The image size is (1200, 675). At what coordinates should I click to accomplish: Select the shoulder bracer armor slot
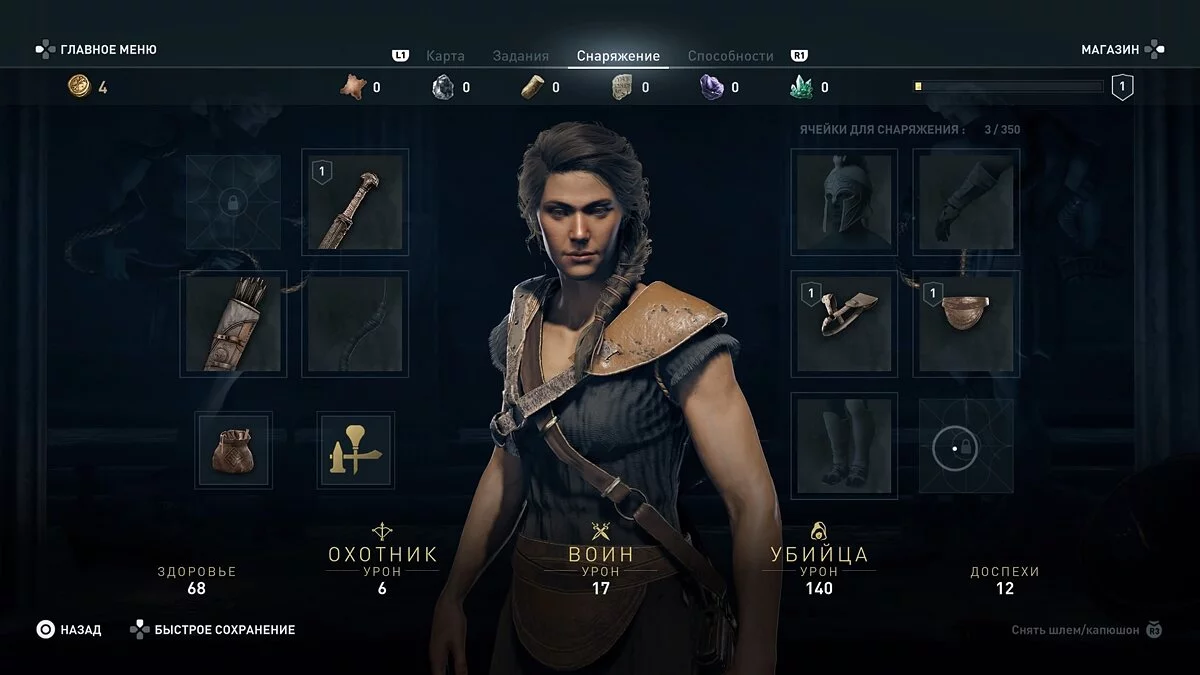844,324
